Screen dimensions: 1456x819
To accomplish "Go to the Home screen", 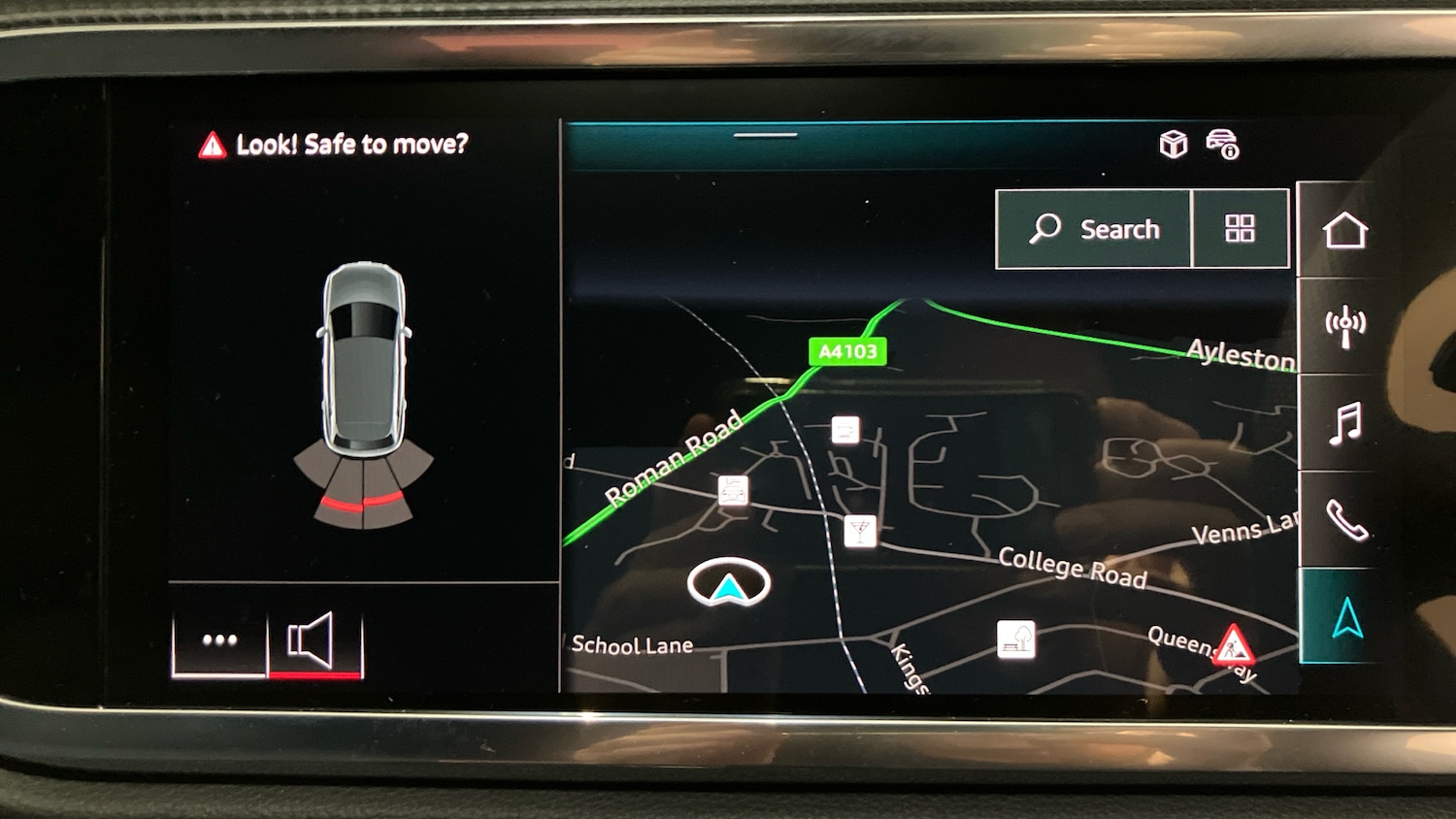I will pyautogui.click(x=1344, y=231).
